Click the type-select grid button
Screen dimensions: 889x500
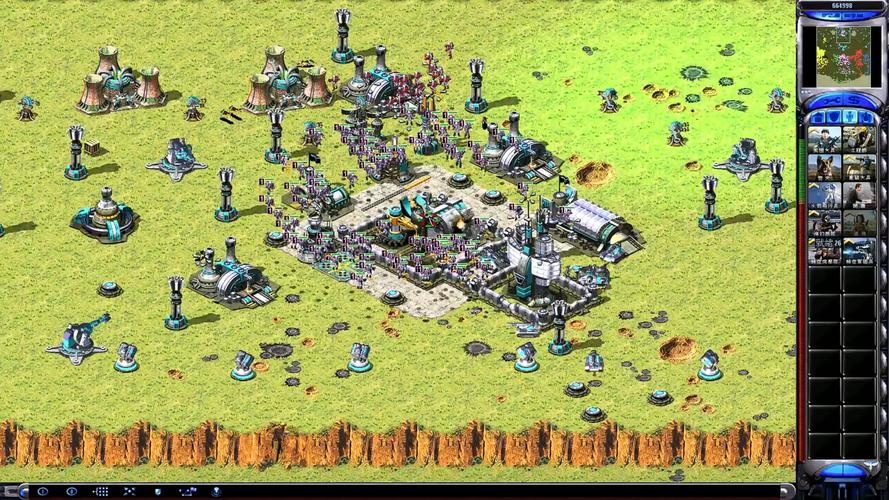101,492
